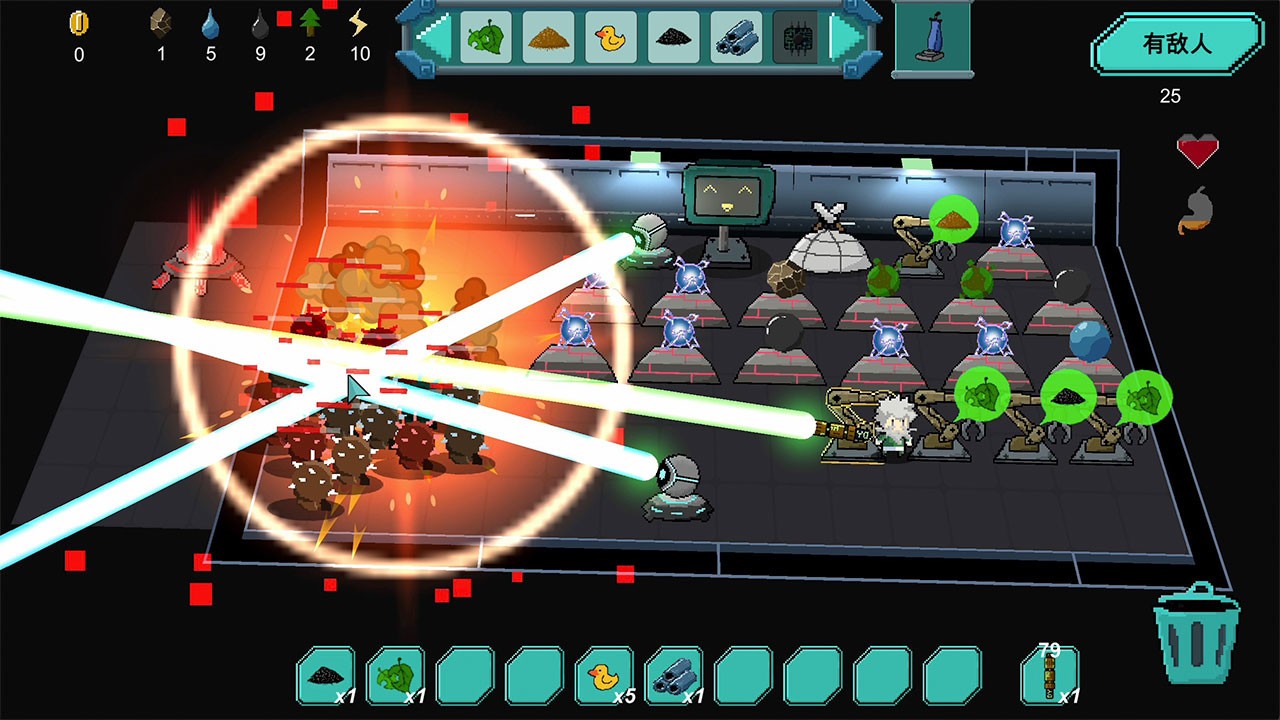The height and width of the screenshot is (720, 1280).
Task: Click the heart health indicator
Action: (x=1196, y=150)
